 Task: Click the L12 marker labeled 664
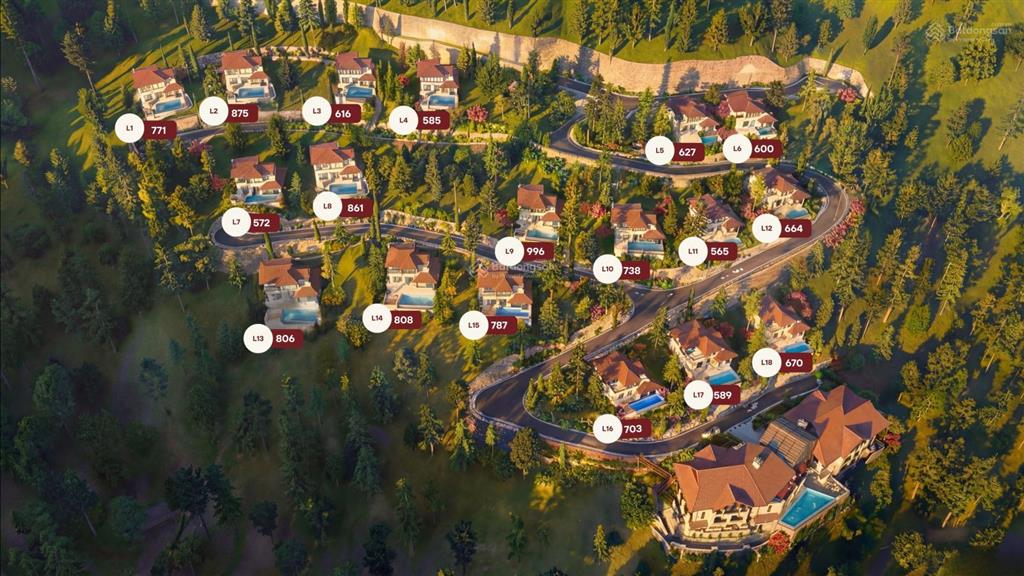pyautogui.click(x=767, y=228)
